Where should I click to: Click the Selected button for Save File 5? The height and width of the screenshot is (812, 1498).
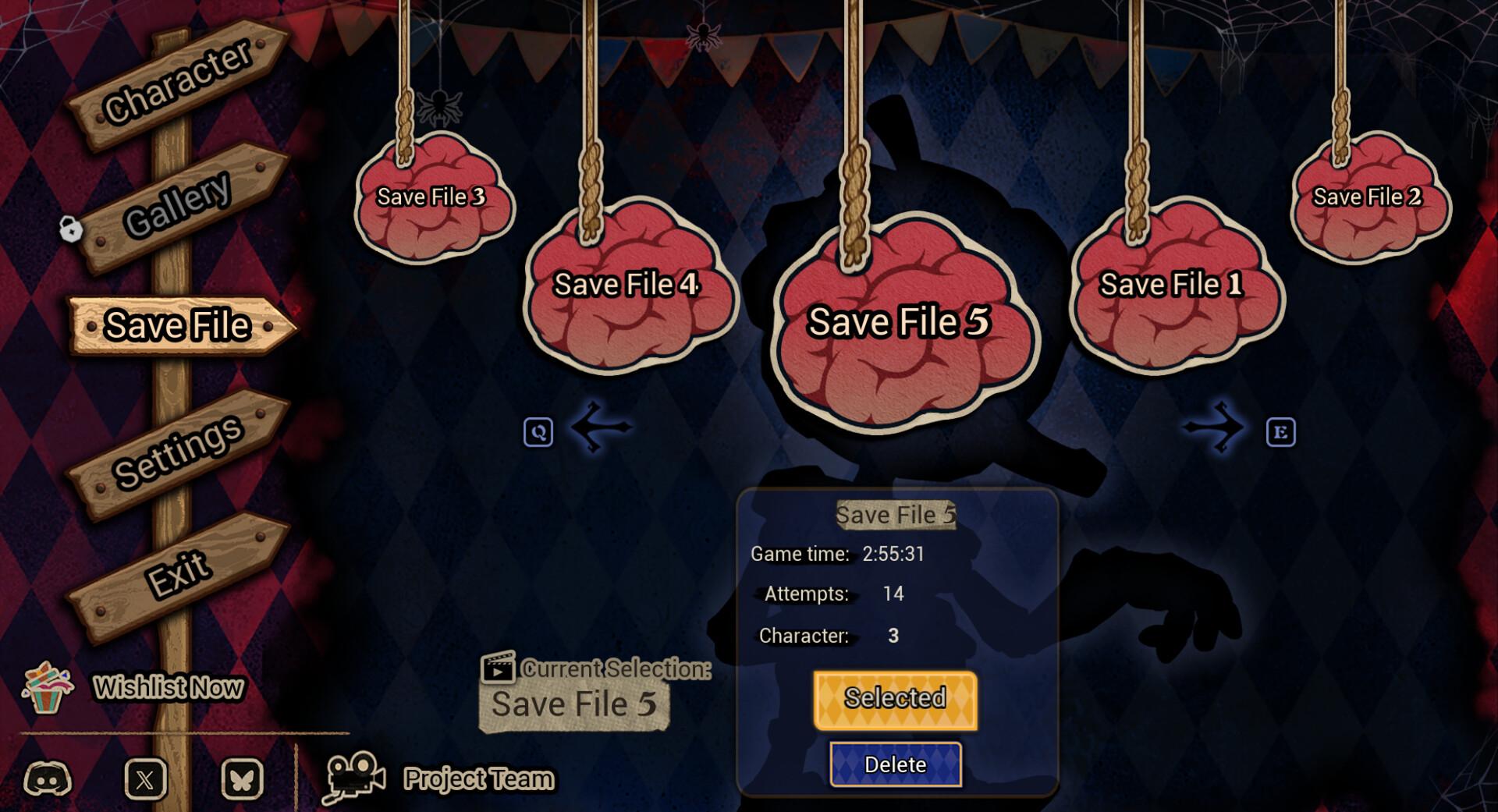[x=894, y=698]
